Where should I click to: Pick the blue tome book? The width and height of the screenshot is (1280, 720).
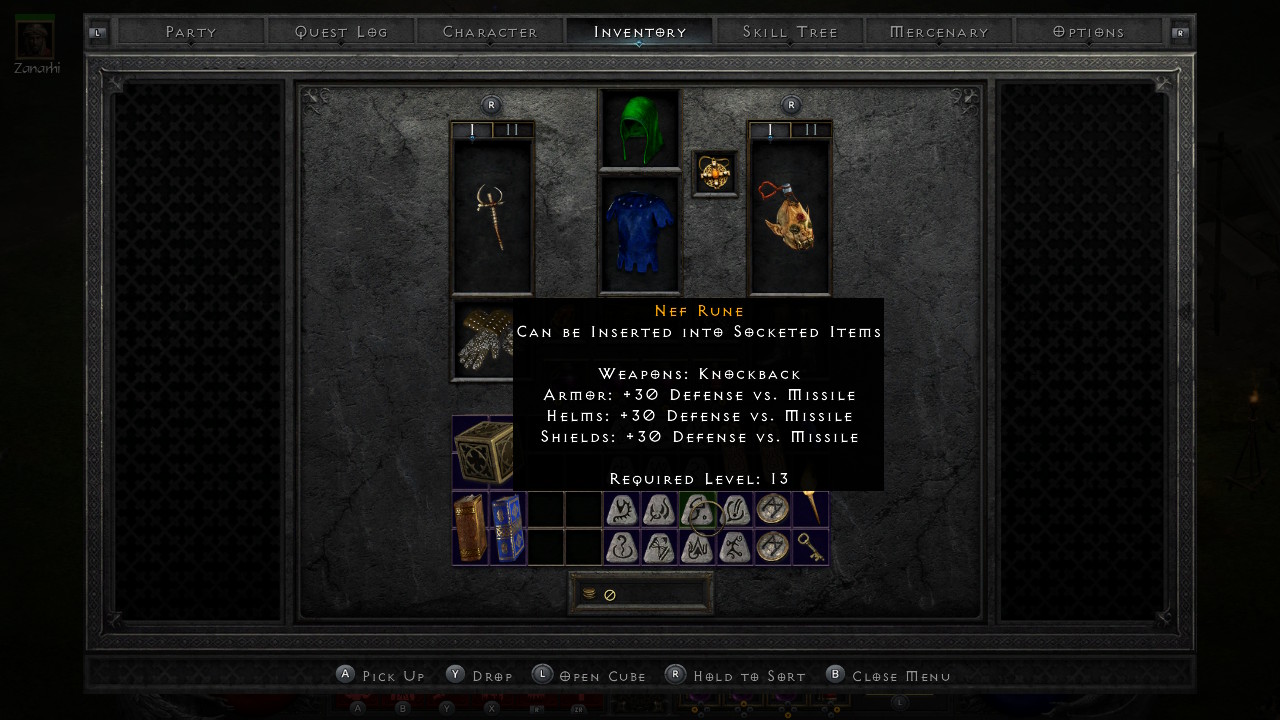(506, 528)
